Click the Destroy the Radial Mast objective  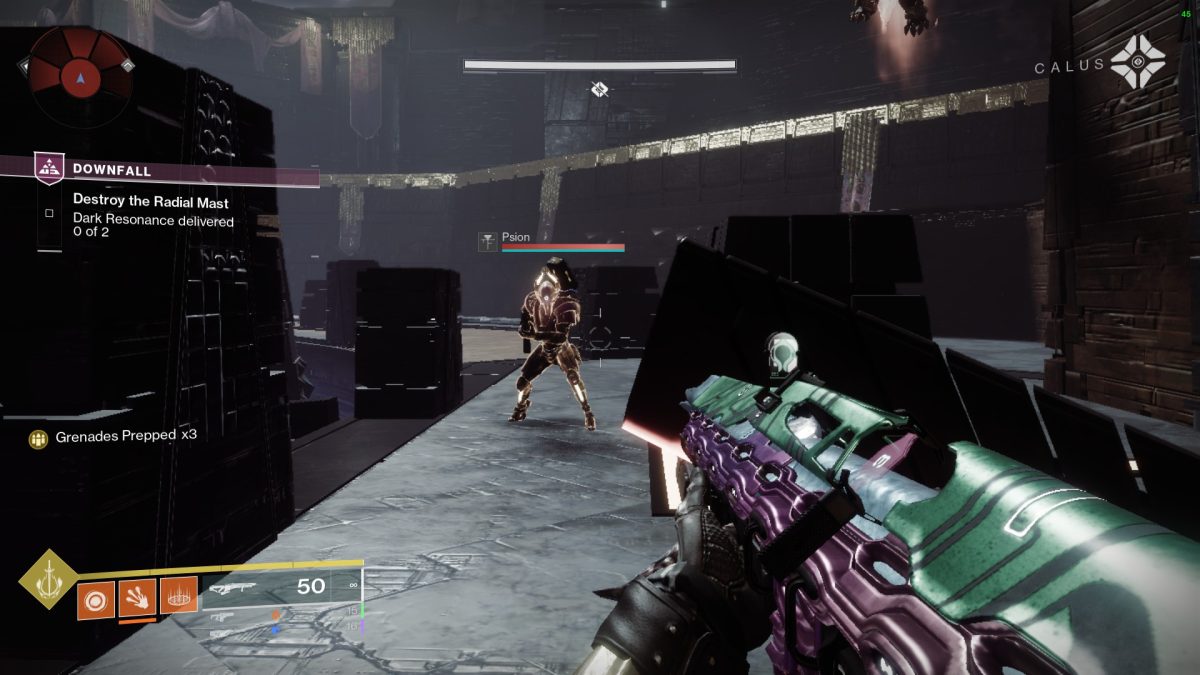[x=151, y=202]
